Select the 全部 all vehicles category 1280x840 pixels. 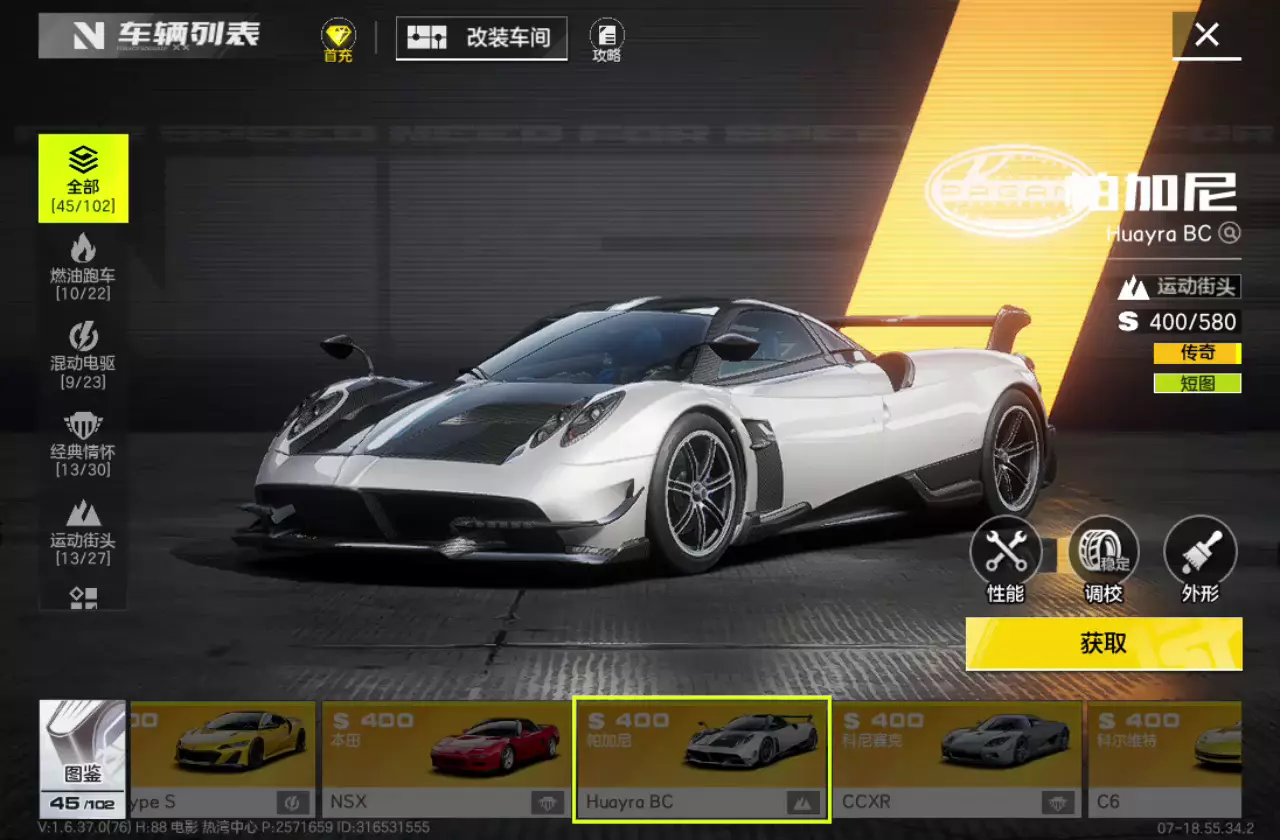pyautogui.click(x=83, y=178)
